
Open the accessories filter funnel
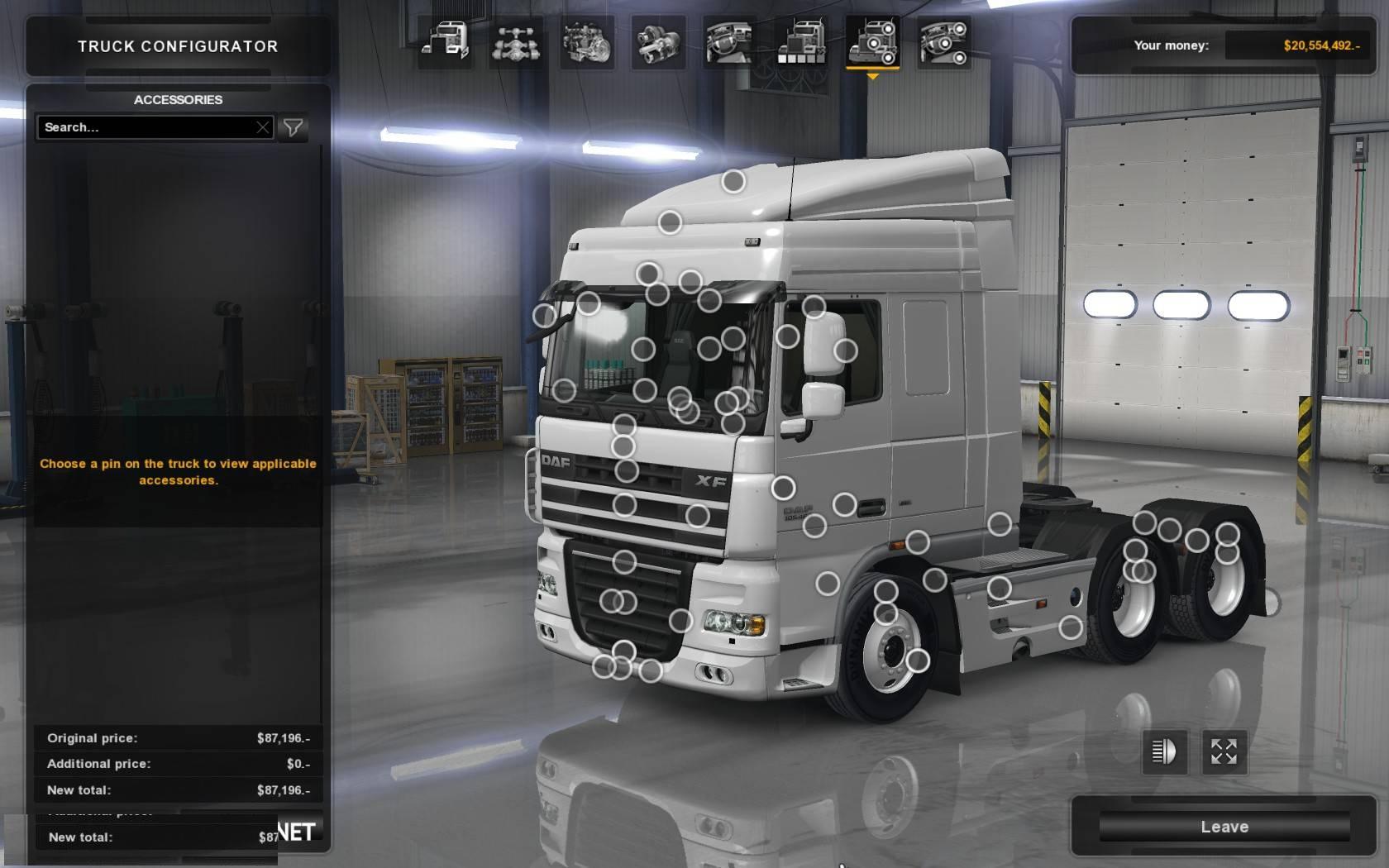[x=293, y=127]
